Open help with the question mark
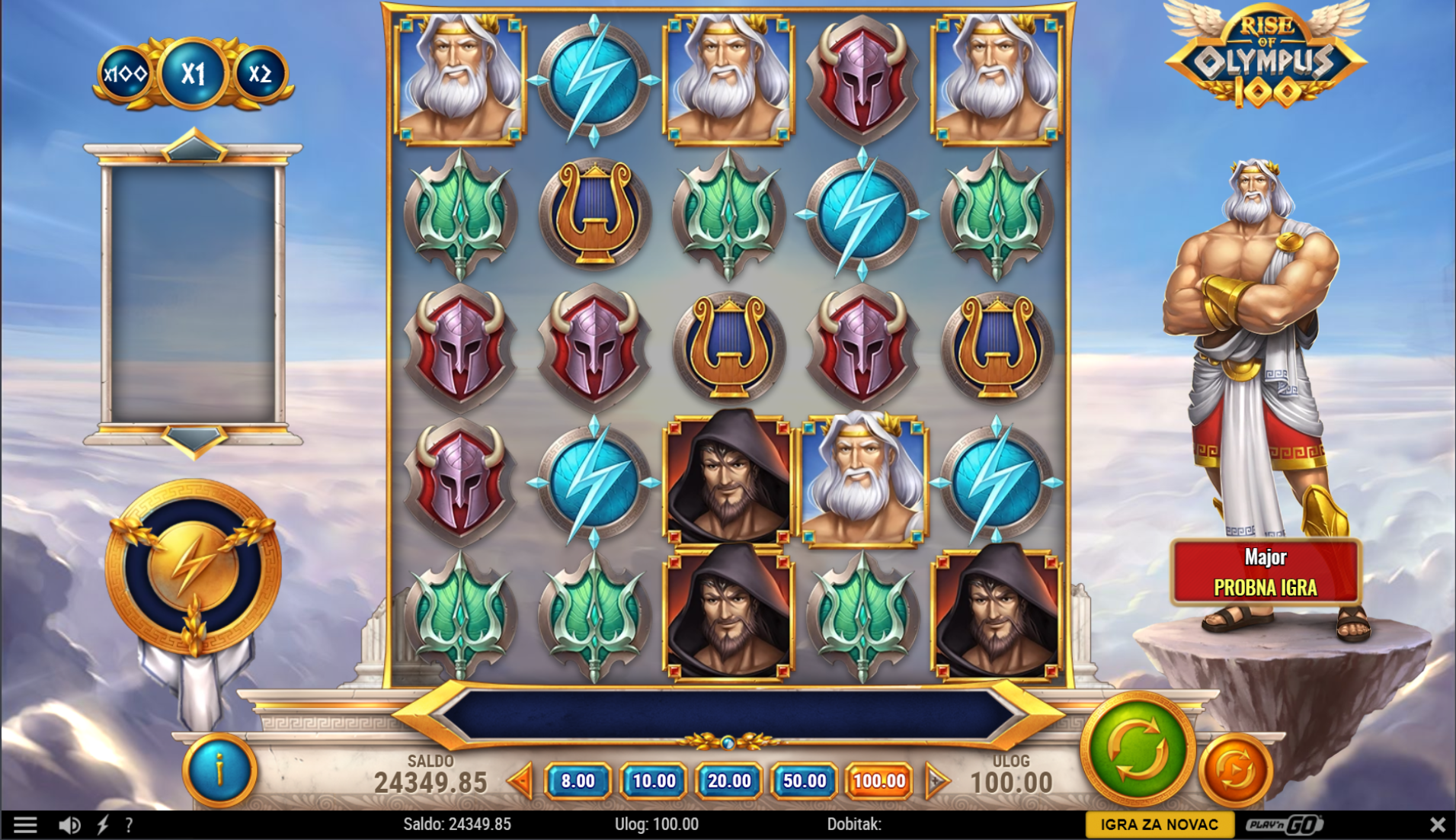1456x840 pixels. point(130,825)
